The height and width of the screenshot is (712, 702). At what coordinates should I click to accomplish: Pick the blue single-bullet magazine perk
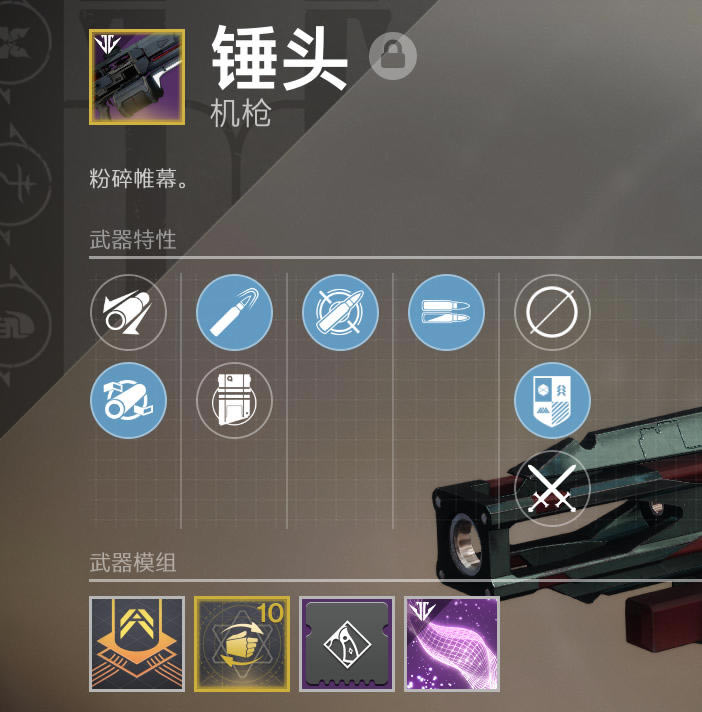pyautogui.click(x=234, y=313)
